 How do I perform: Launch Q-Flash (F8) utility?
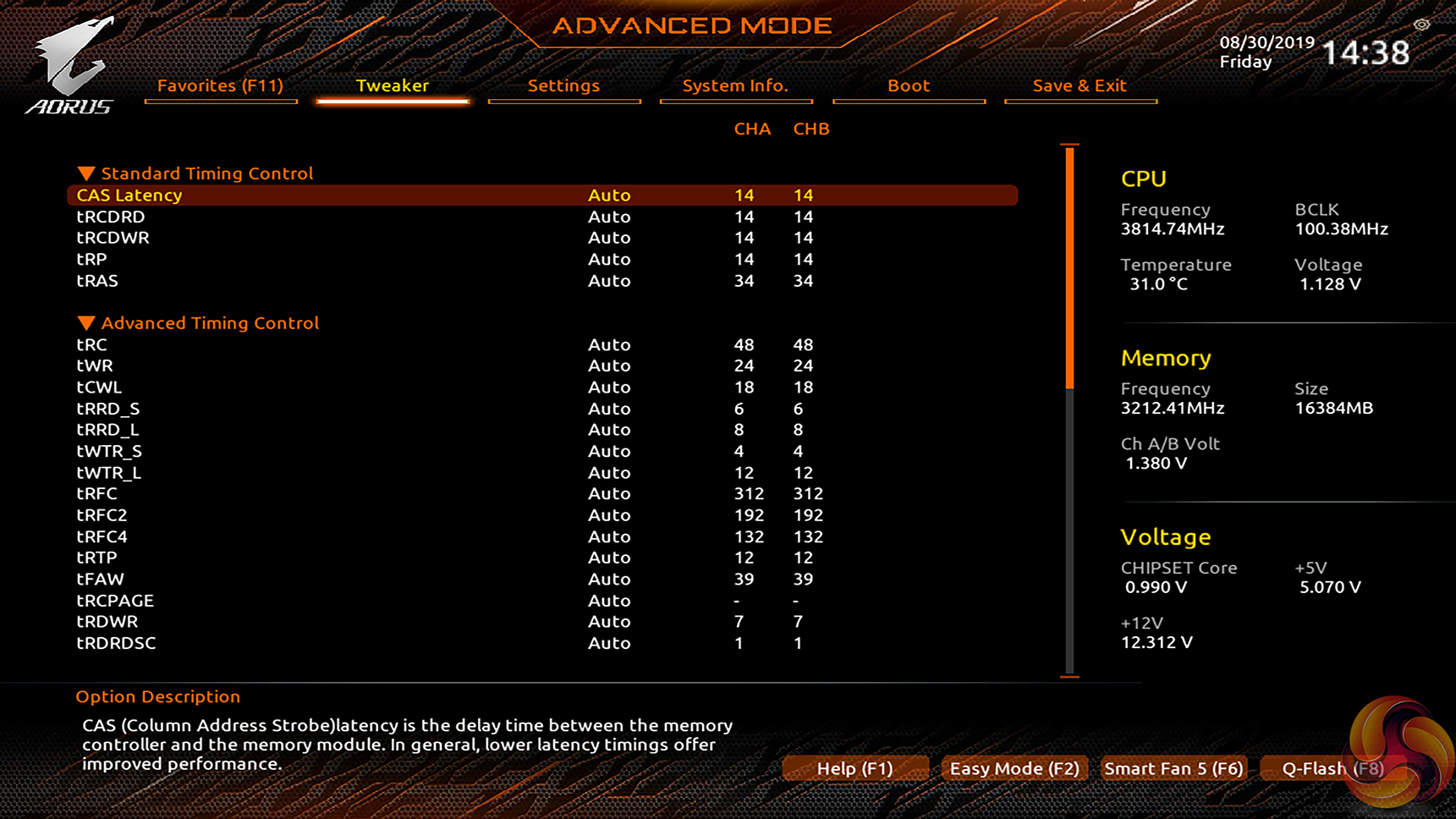1332,768
